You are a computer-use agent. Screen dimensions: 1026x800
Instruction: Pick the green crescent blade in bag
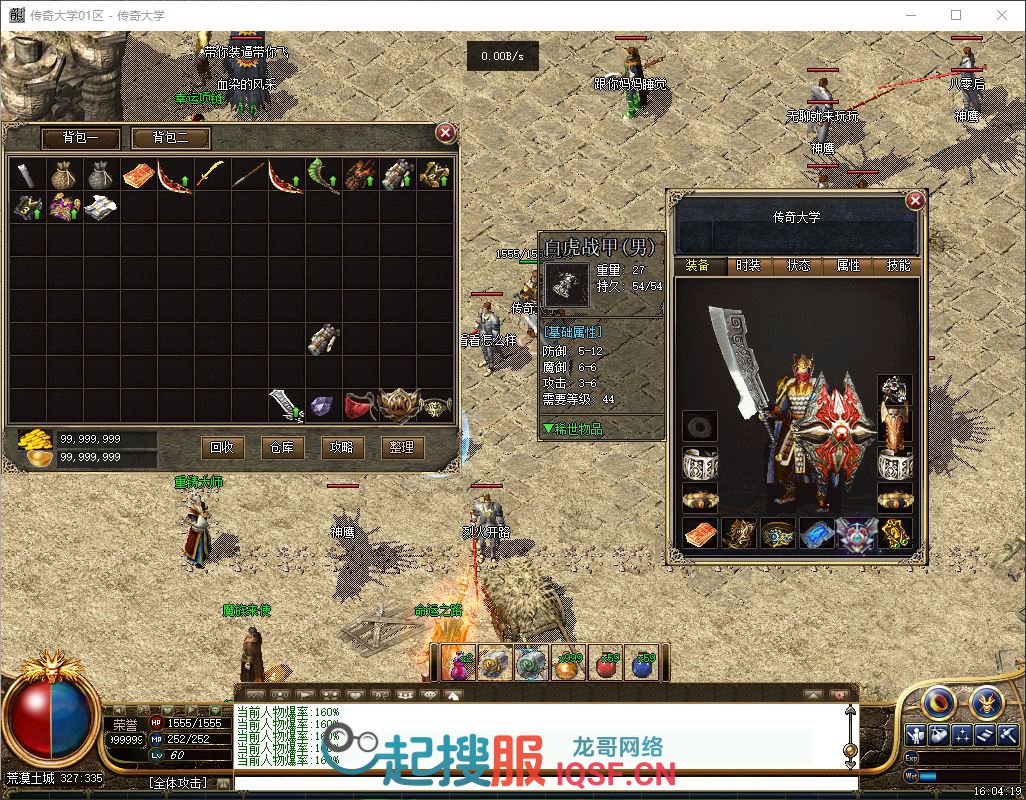click(322, 175)
